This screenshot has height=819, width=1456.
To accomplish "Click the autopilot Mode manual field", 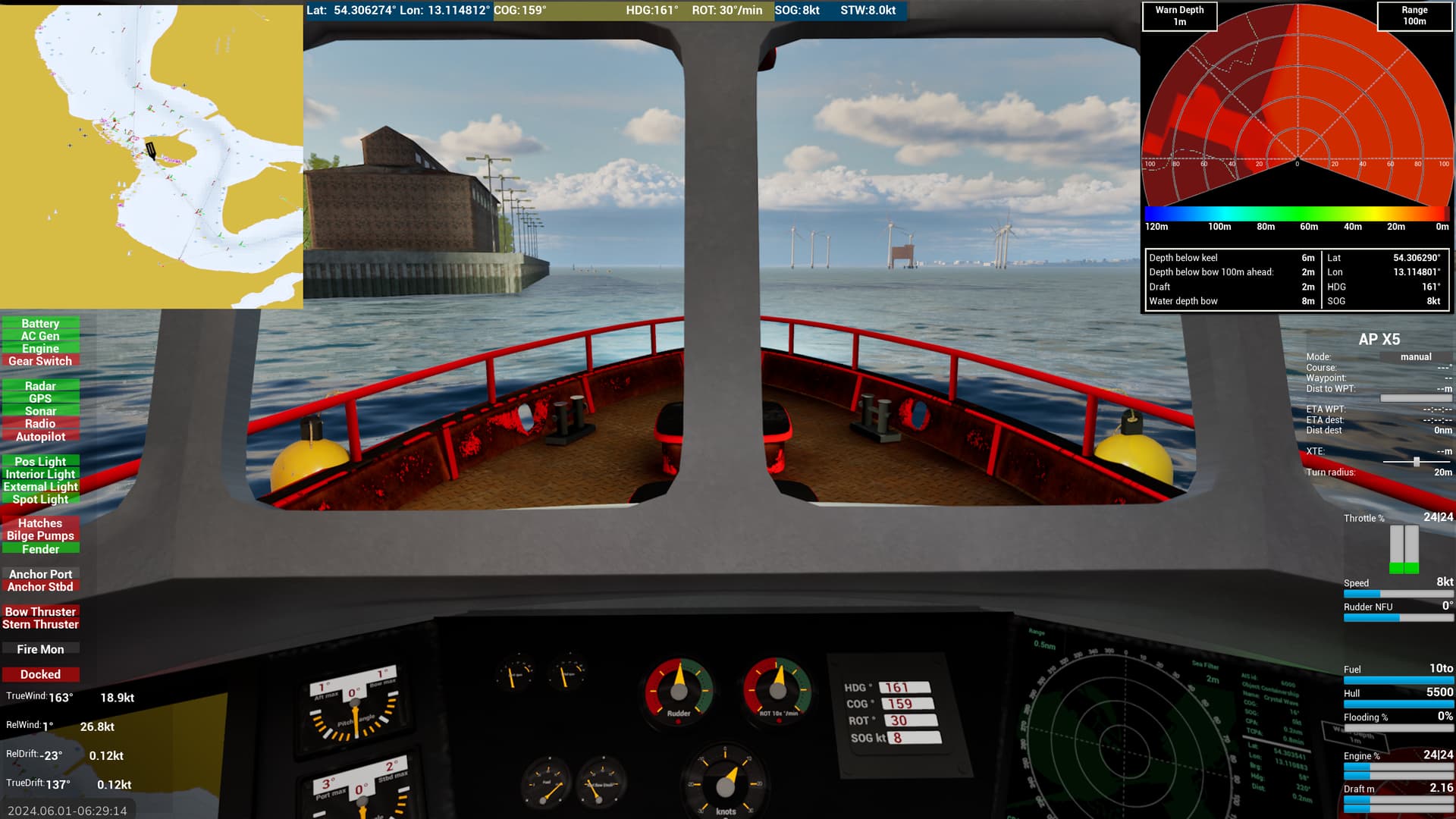I will coord(1415,357).
